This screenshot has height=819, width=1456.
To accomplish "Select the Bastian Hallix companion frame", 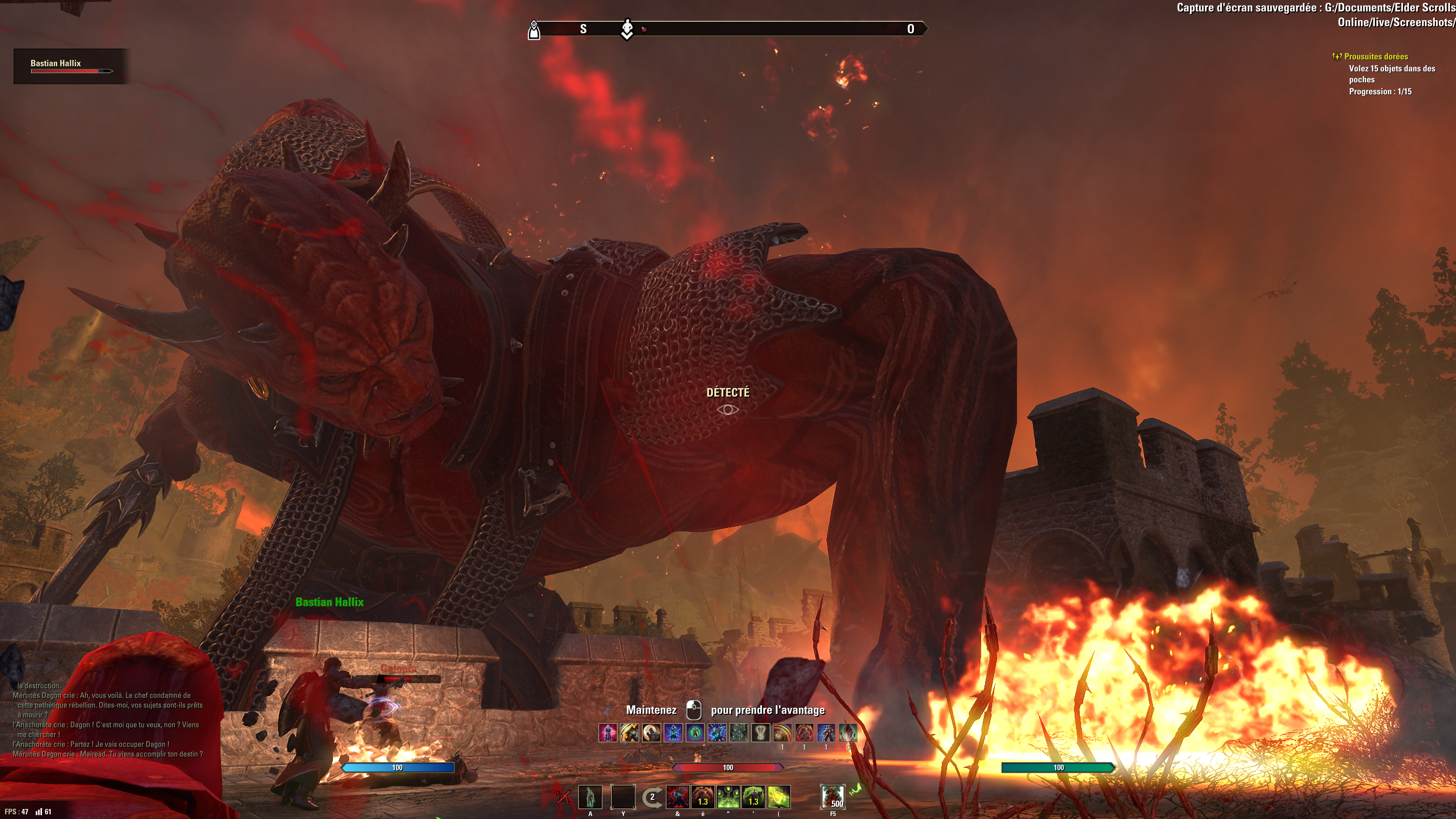I will click(71, 66).
